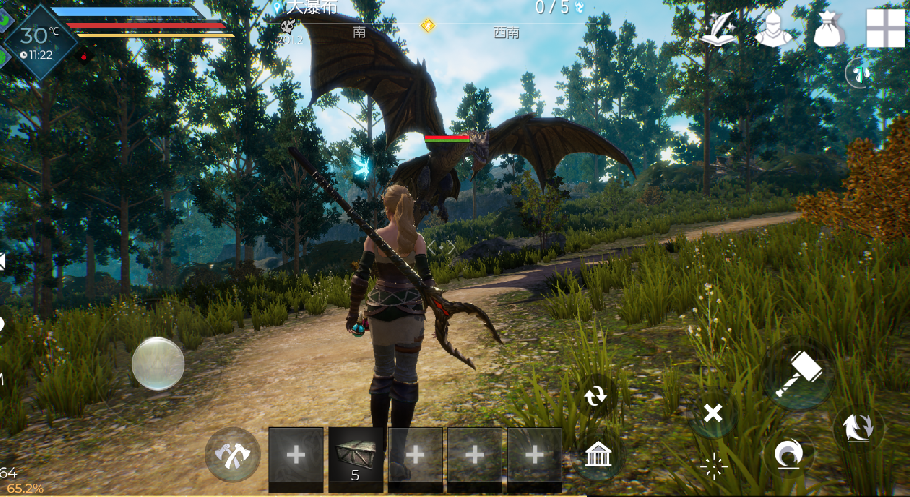Screen dimensions: 910x497
Task: Select the hotbar item with count 5
Action: [x=356, y=458]
